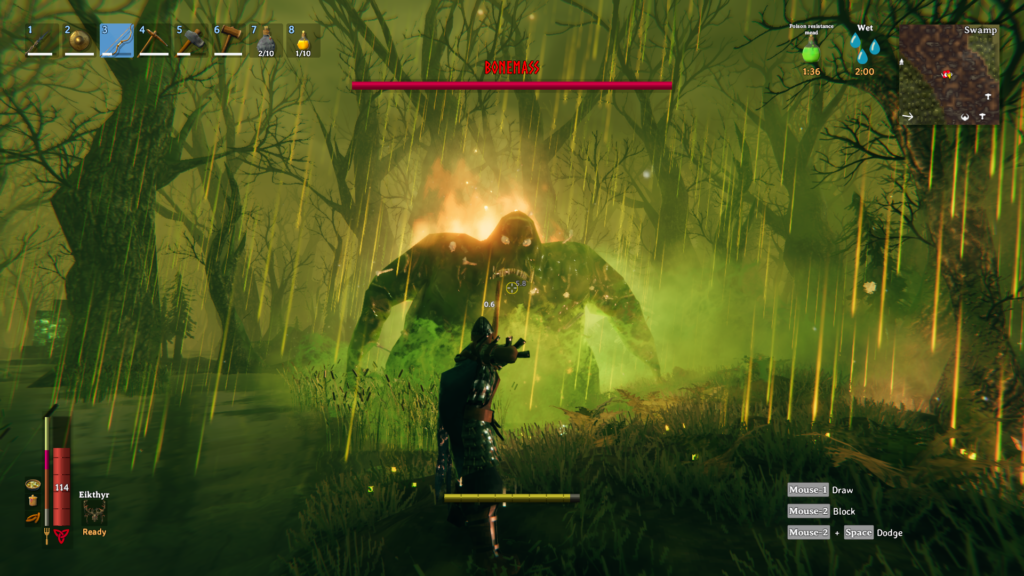
Task: Open the Swamp minimap
Action: pos(949,74)
